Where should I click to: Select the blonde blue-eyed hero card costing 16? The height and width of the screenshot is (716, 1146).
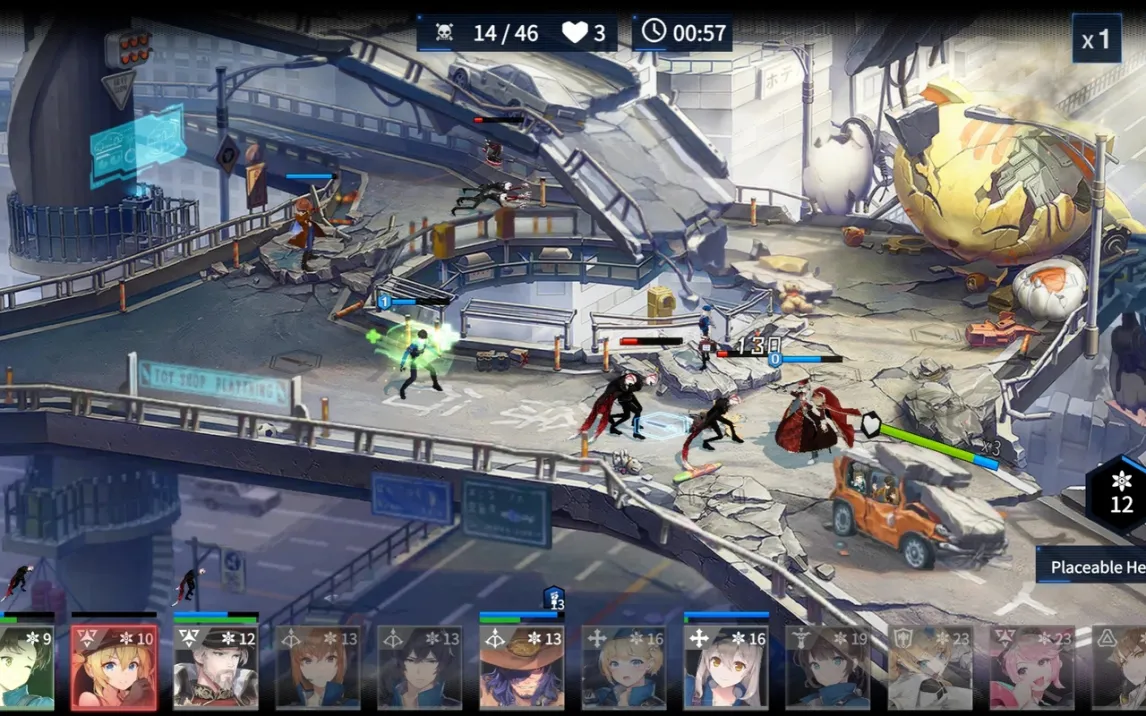(x=623, y=667)
